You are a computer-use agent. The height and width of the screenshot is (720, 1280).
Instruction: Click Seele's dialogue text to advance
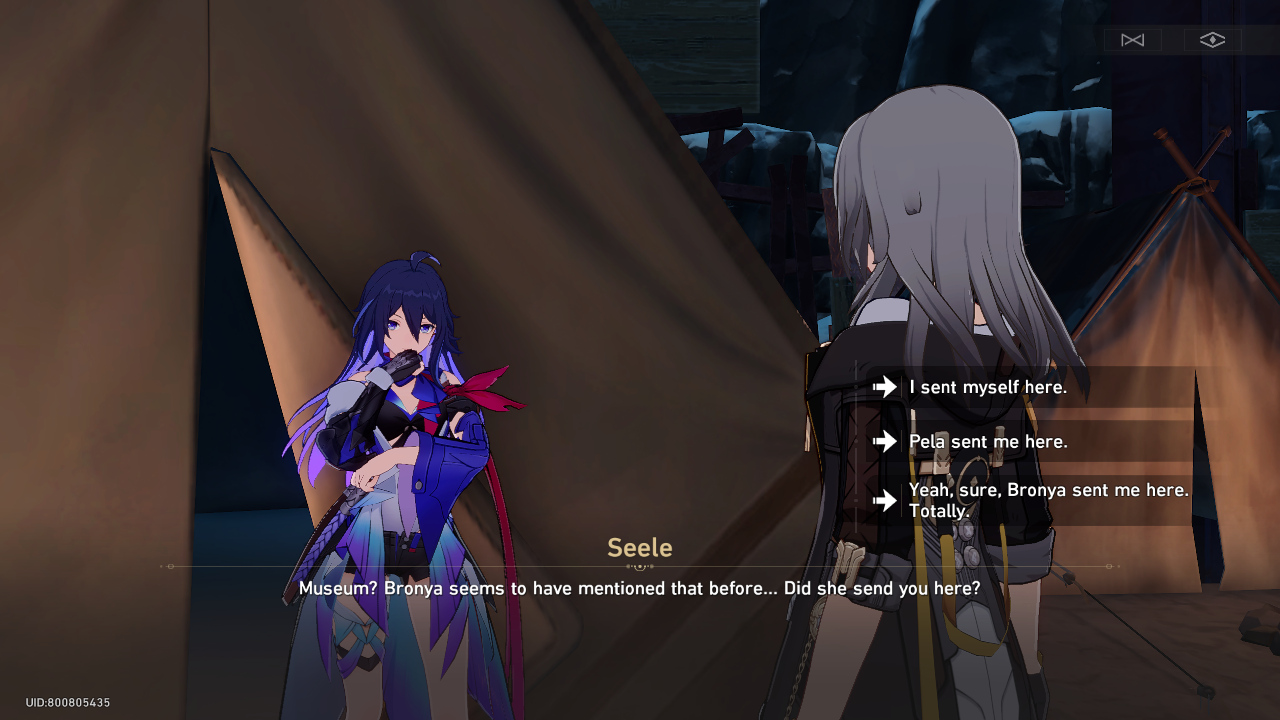639,588
